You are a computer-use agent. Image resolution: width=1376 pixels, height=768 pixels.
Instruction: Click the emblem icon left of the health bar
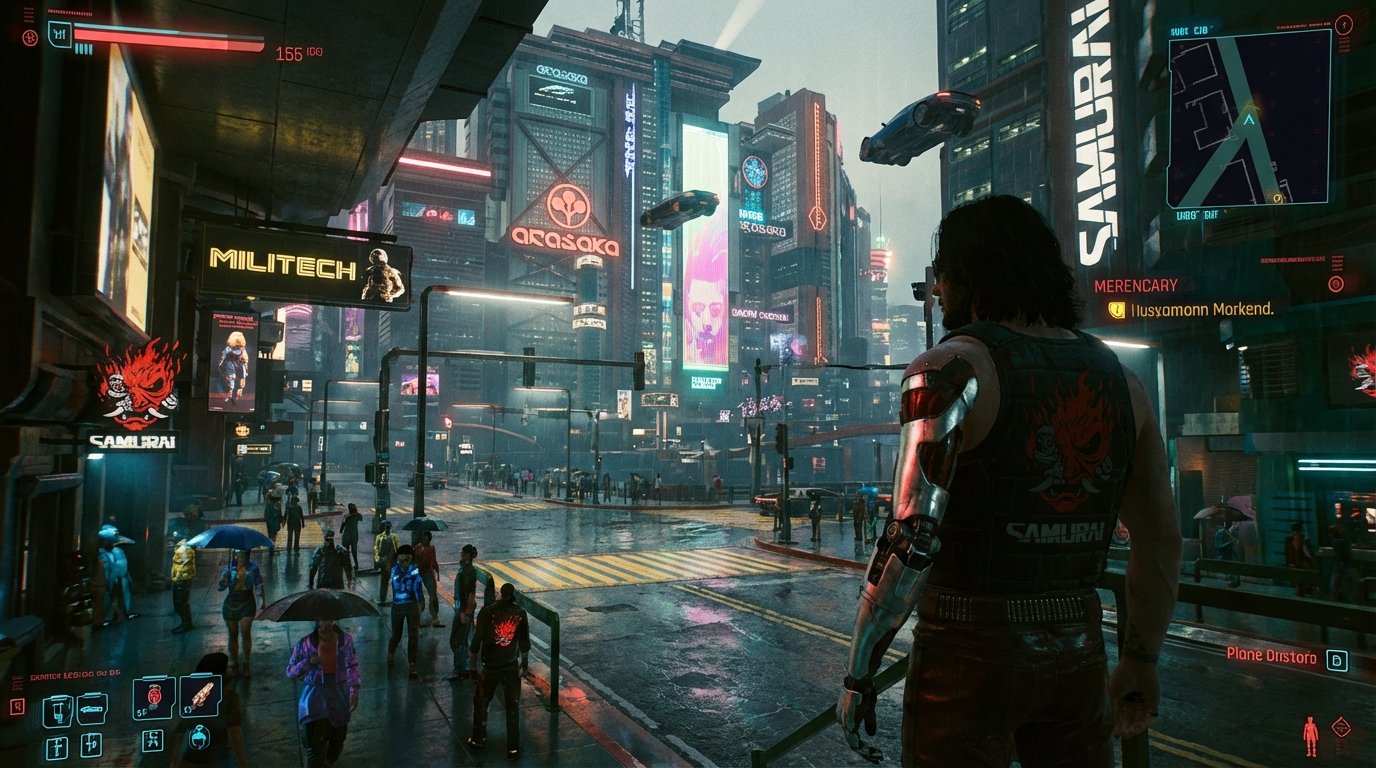coord(30,38)
